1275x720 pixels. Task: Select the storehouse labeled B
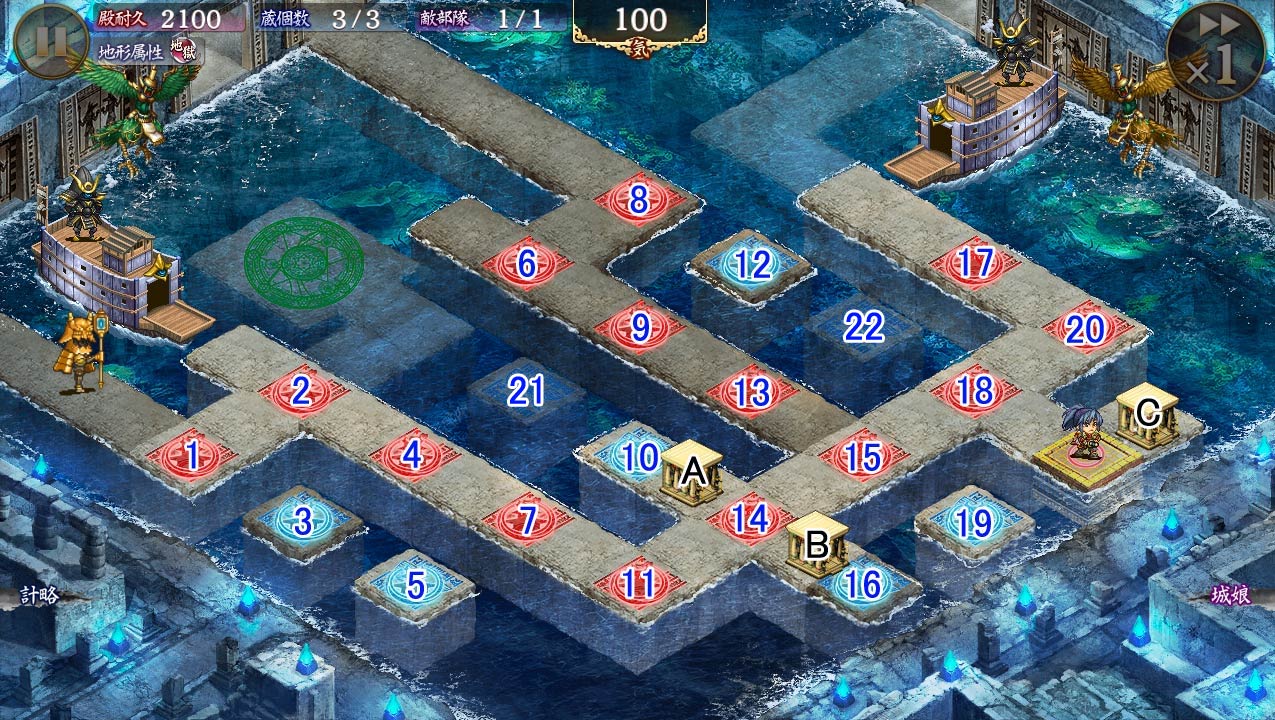pyautogui.click(x=817, y=545)
